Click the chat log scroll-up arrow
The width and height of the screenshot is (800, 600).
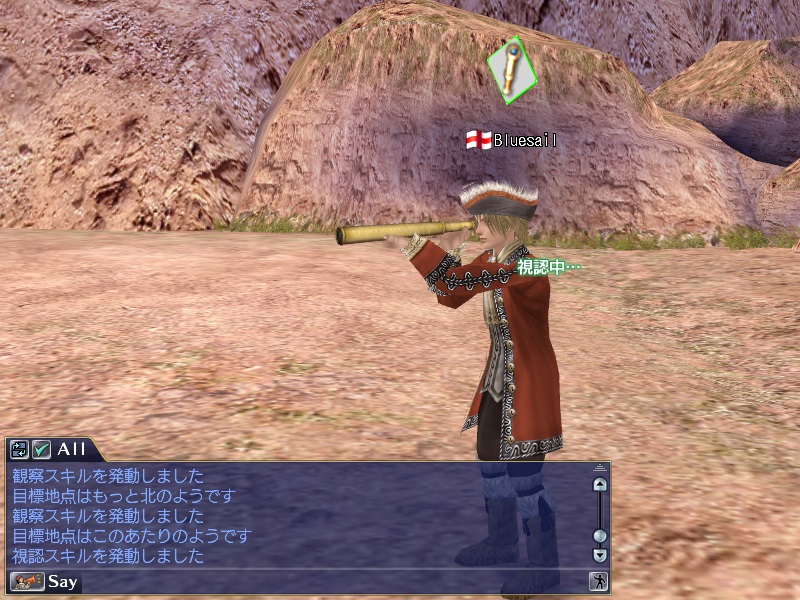tap(600, 485)
